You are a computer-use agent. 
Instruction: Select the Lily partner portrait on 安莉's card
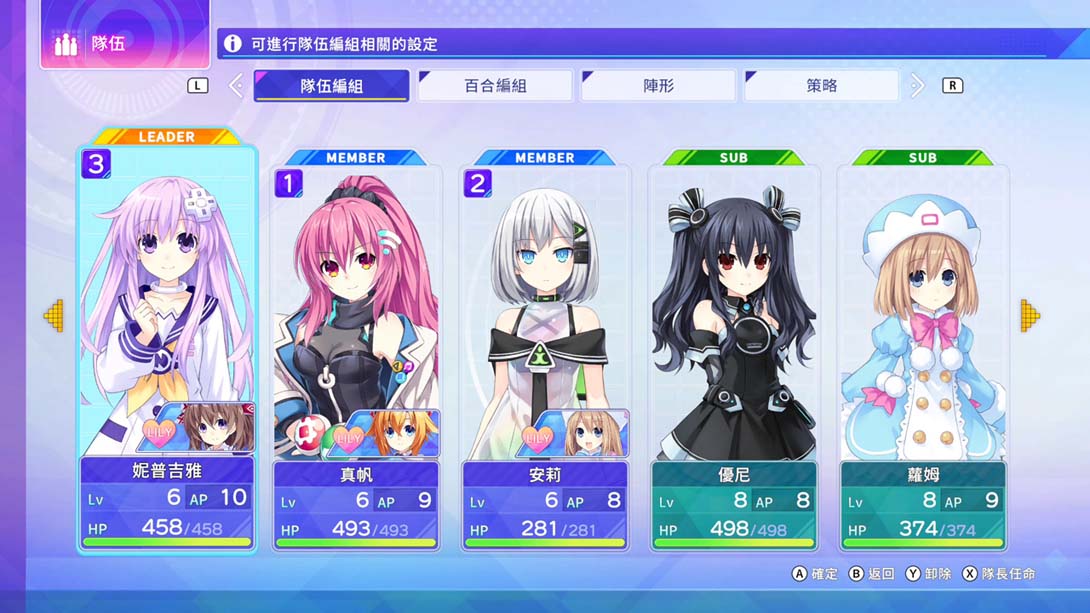click(578, 434)
